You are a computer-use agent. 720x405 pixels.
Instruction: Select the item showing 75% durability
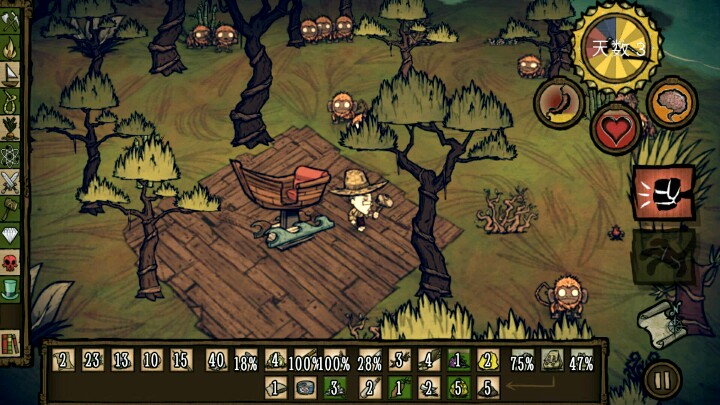click(521, 362)
